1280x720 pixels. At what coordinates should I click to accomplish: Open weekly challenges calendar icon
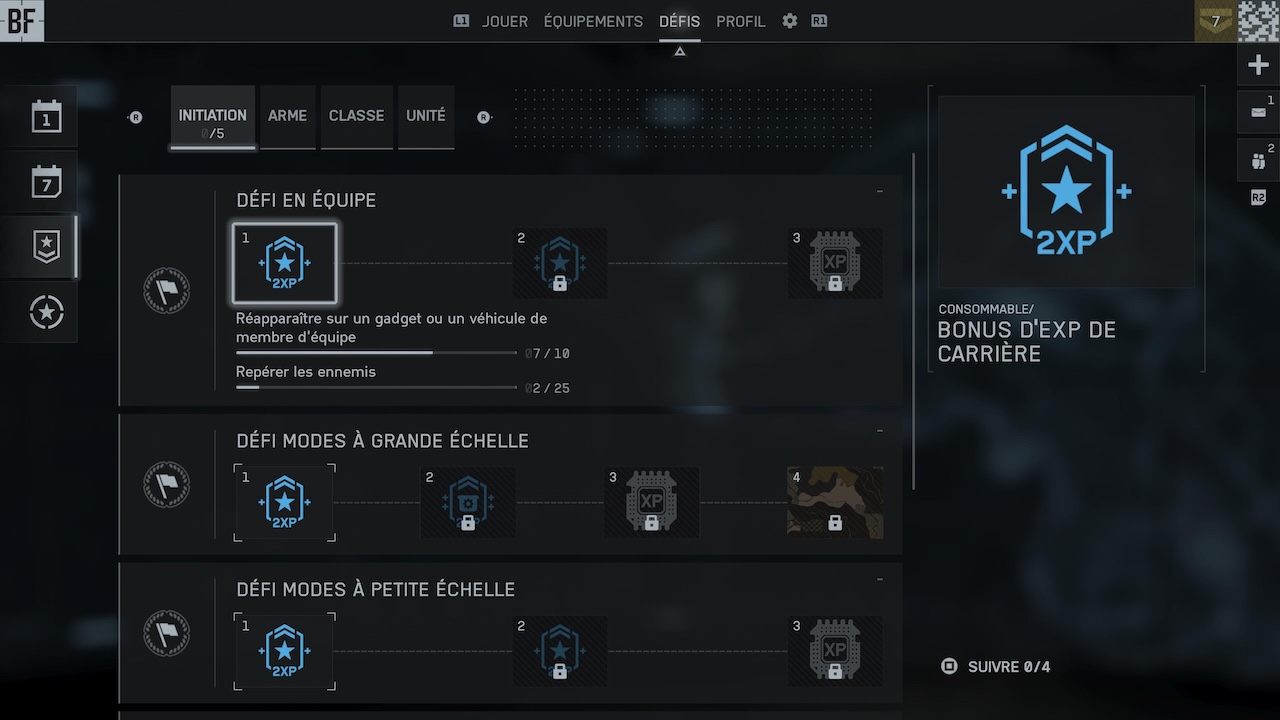(x=46, y=182)
